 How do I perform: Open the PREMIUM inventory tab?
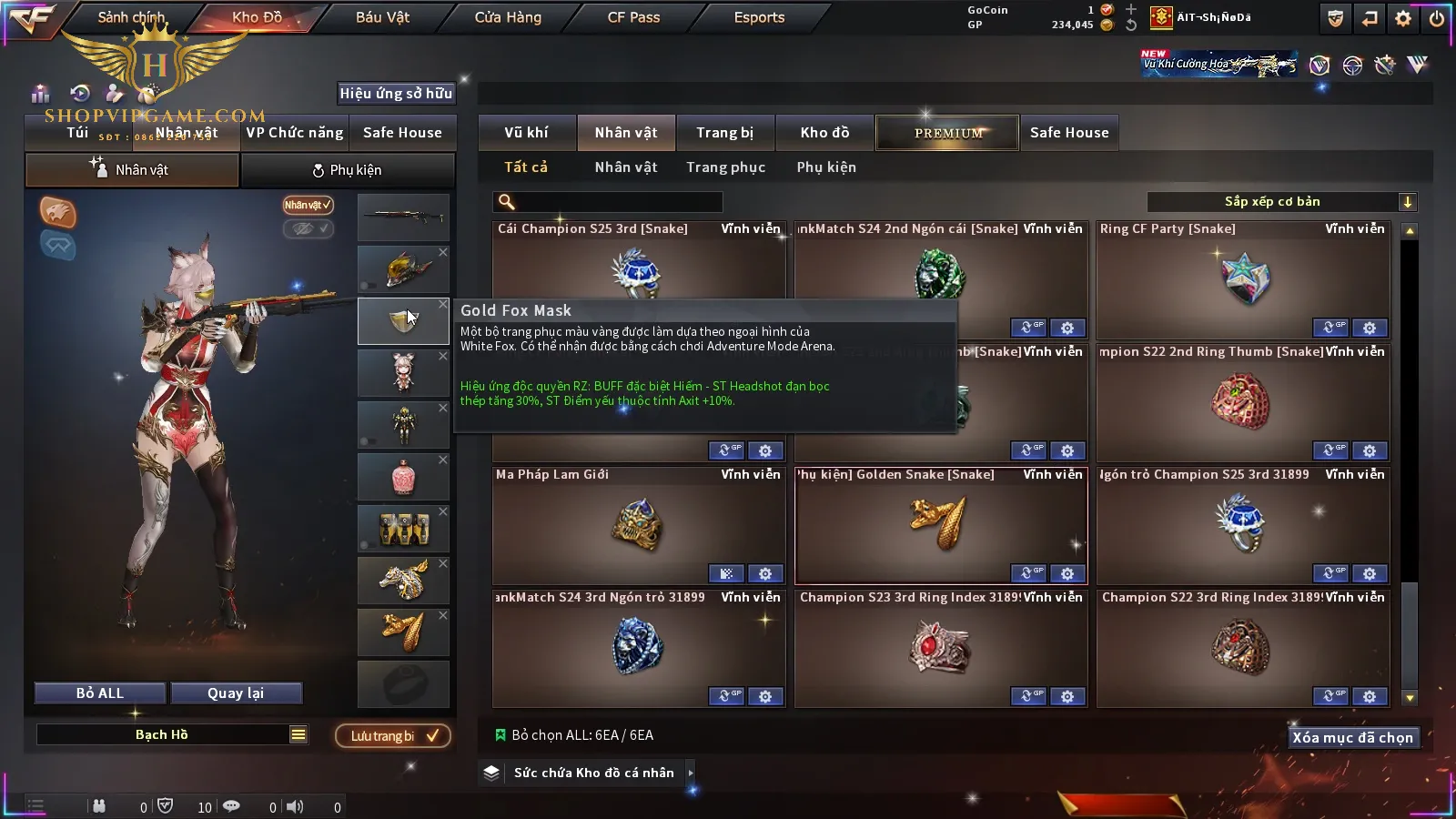(x=948, y=133)
